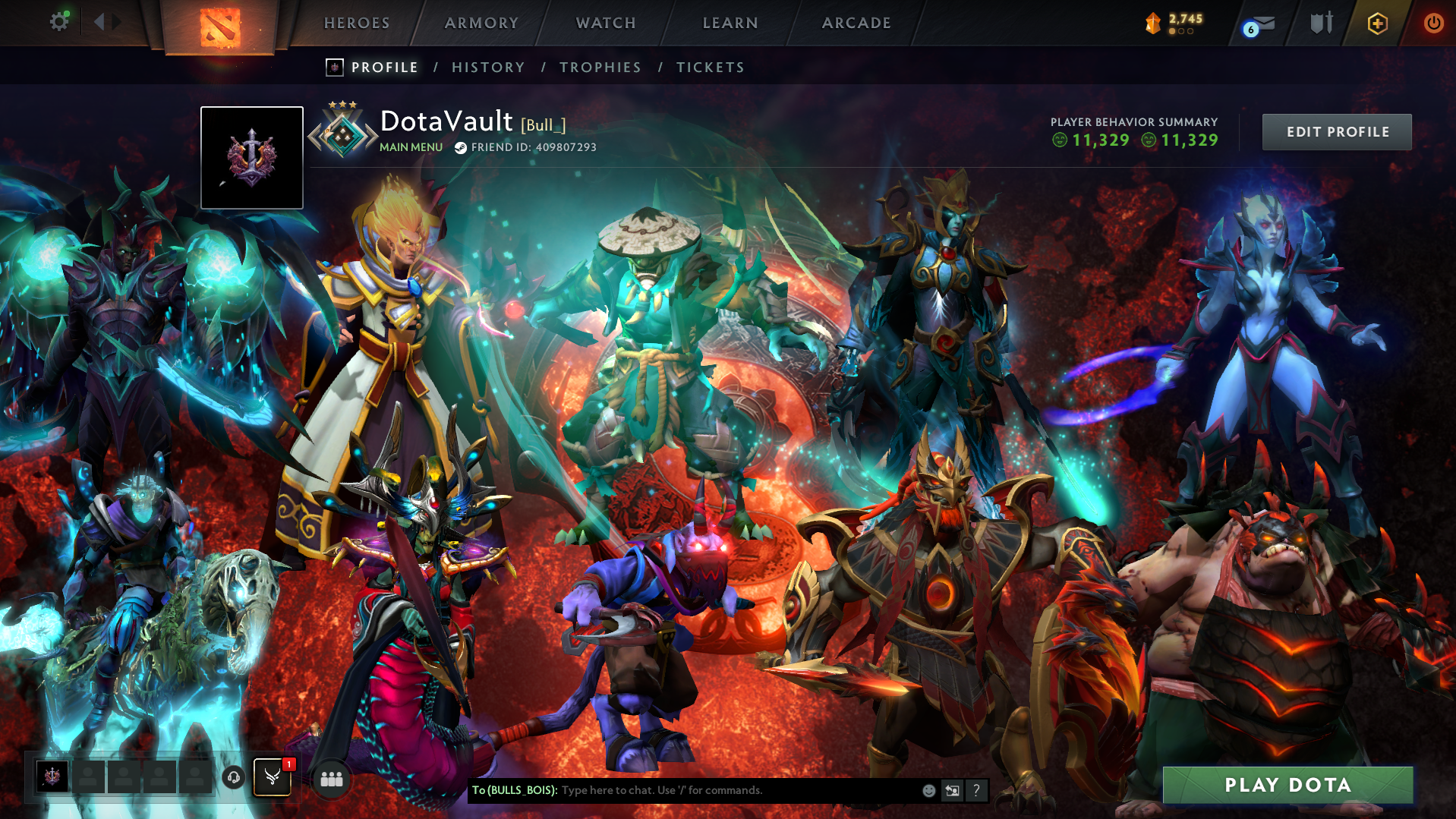Image resolution: width=1456 pixels, height=819 pixels.
Task: Click the Edit Profile button
Action: pos(1337,132)
